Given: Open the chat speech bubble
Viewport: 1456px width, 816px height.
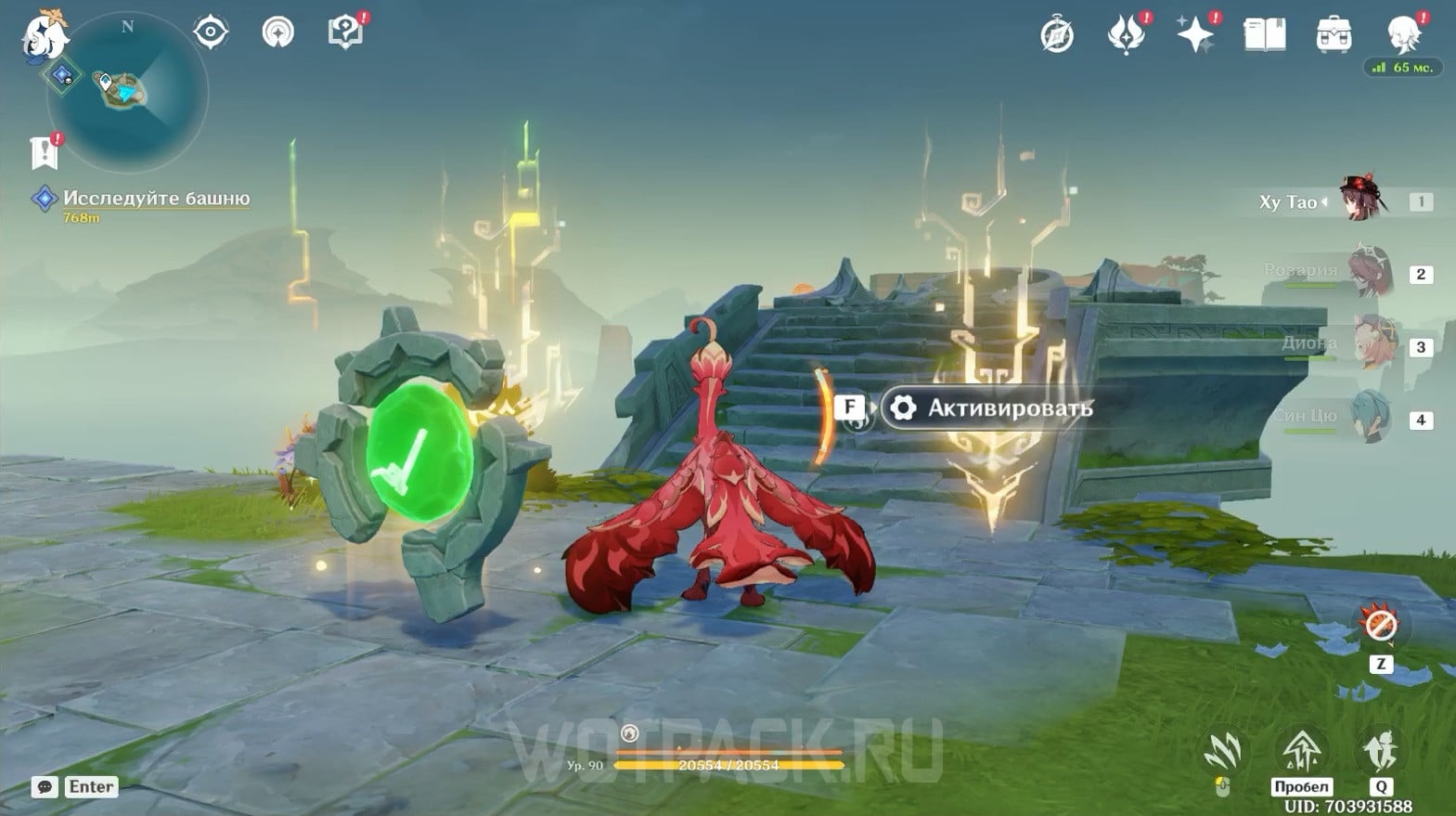Looking at the screenshot, I should [x=45, y=787].
